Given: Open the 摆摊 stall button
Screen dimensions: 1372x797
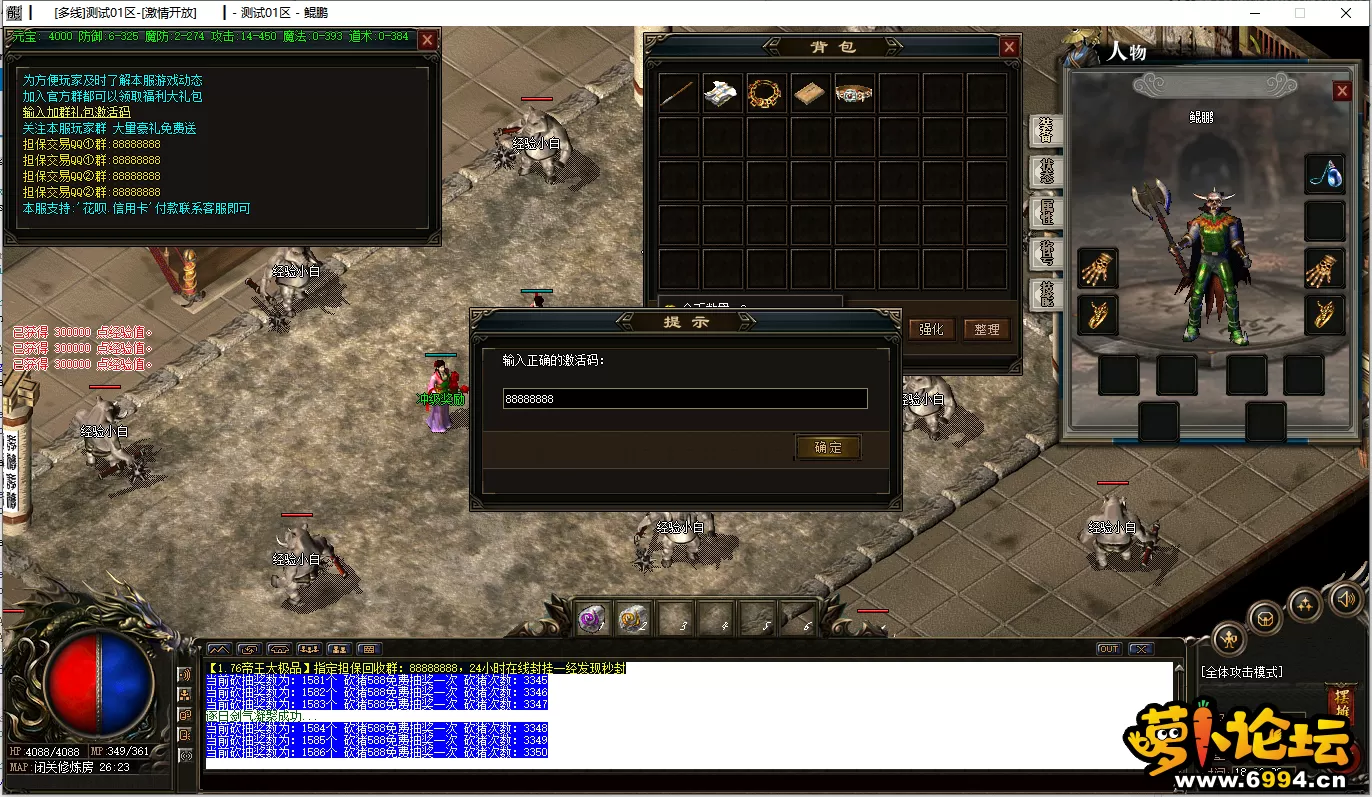Looking at the screenshot, I should pos(1342,698).
